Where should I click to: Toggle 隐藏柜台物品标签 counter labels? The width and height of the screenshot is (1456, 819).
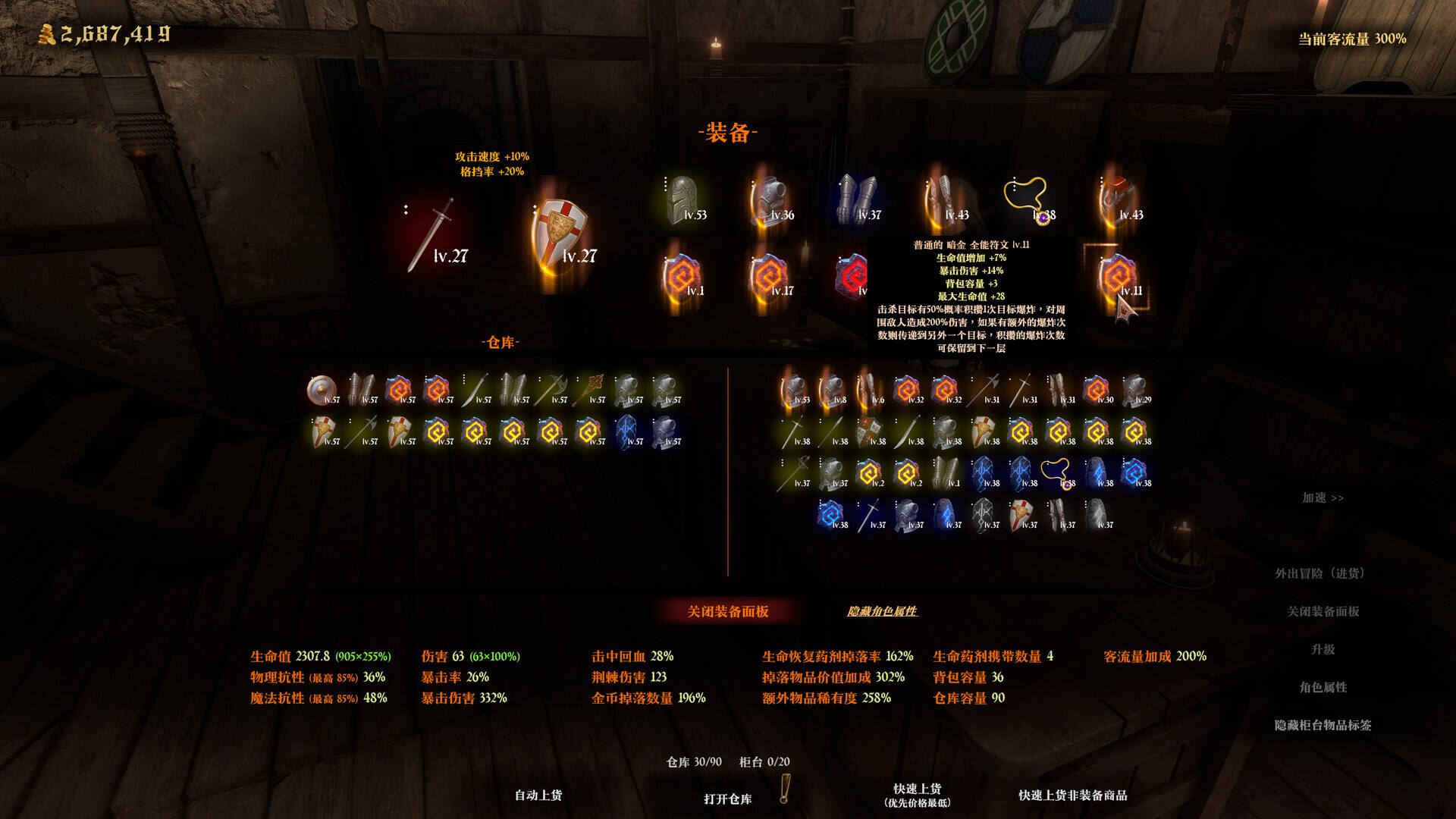click(1323, 725)
